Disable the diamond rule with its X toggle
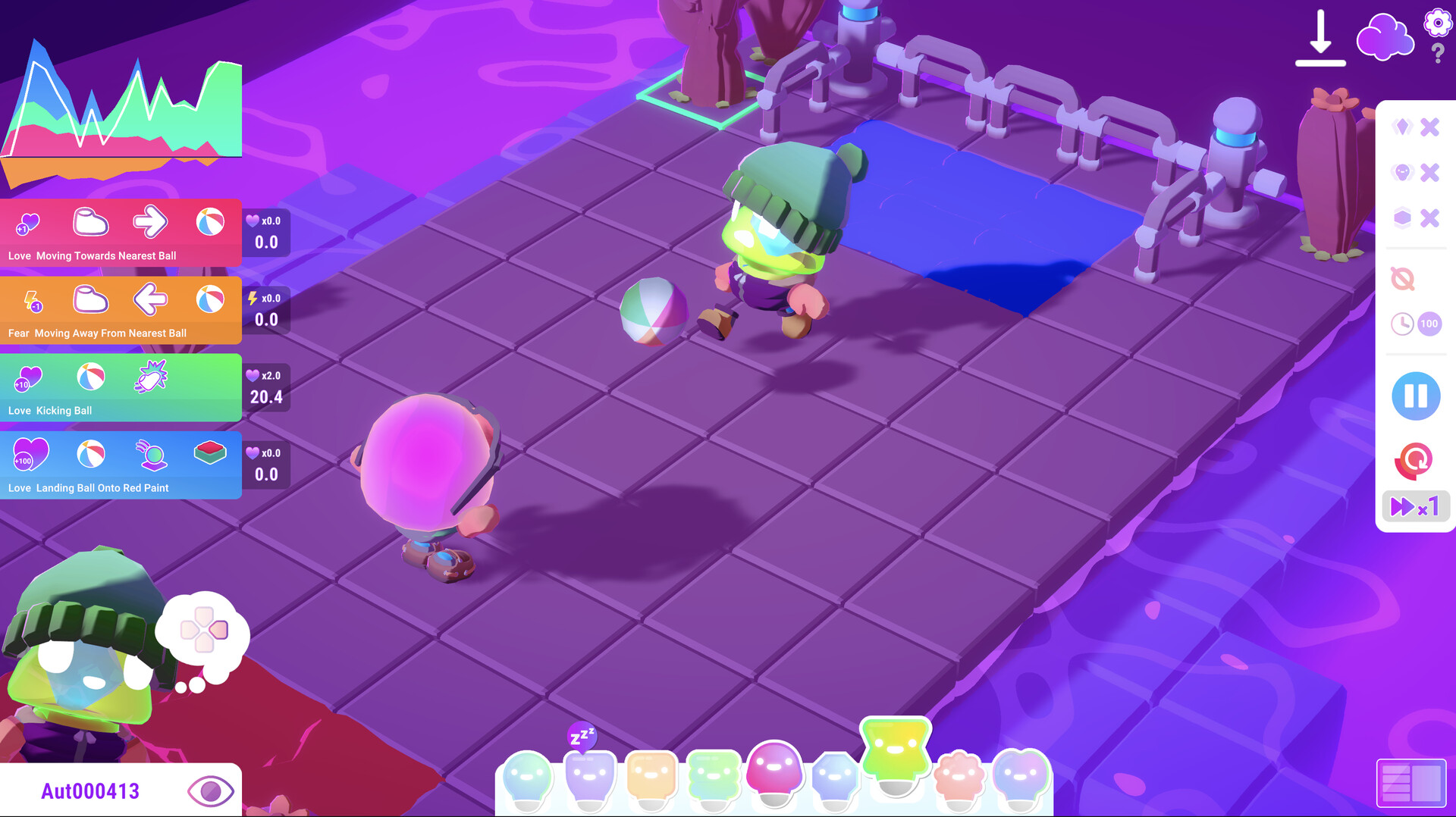The image size is (1456, 817). coord(1430,127)
